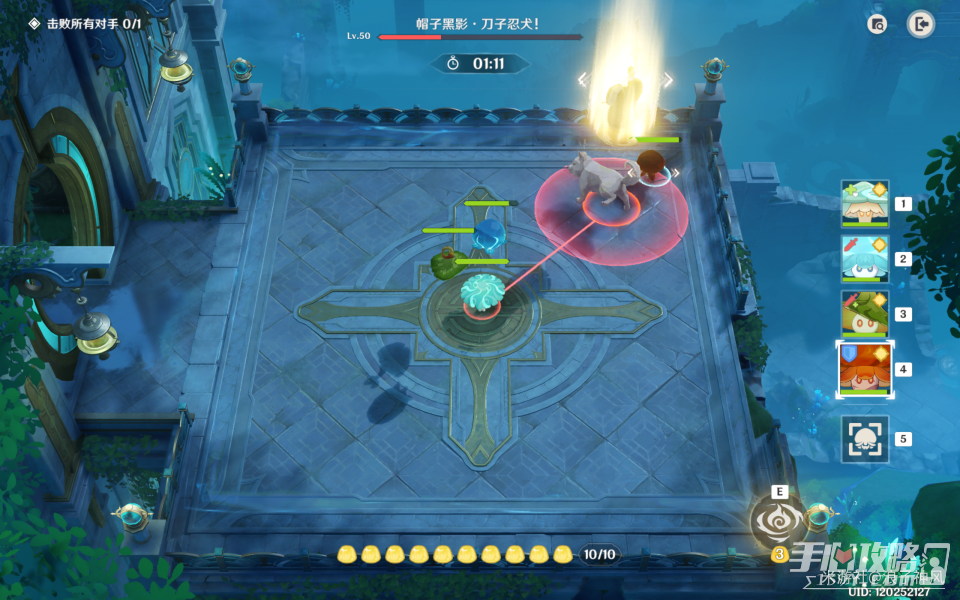Select the first party member with white hat

(865, 204)
